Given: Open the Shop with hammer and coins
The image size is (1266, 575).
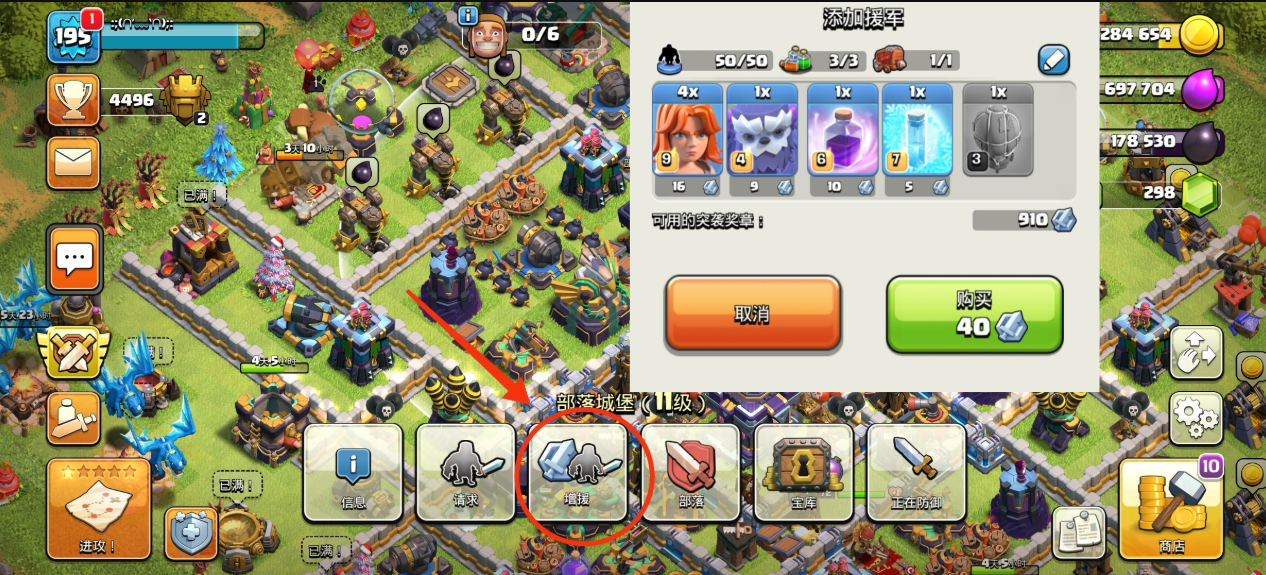Looking at the screenshot, I should click(x=1171, y=508).
